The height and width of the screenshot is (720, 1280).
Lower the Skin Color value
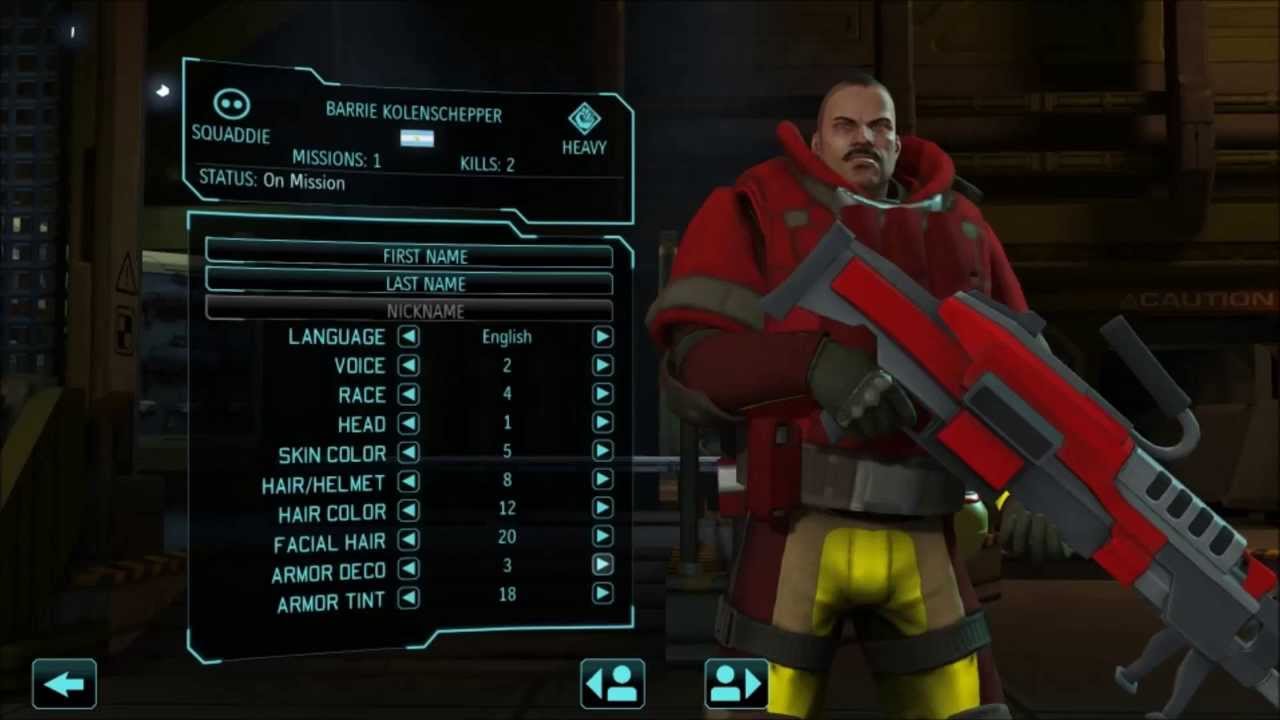coord(408,452)
